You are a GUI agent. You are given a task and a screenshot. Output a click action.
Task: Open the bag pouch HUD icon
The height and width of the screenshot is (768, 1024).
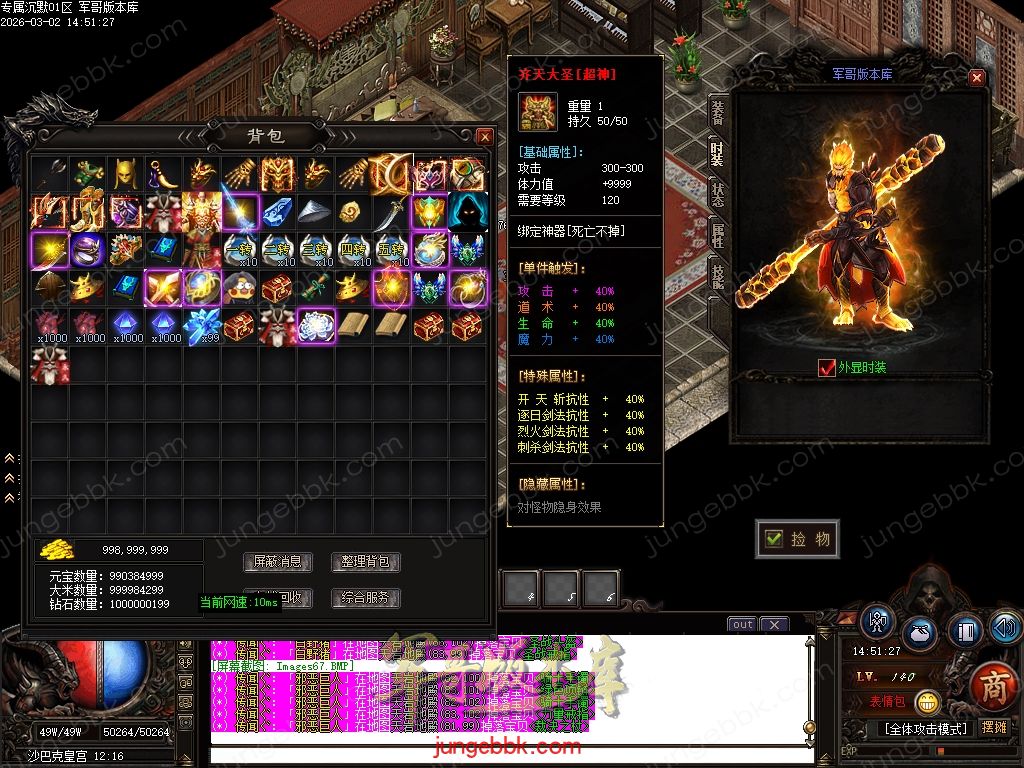pos(919,633)
